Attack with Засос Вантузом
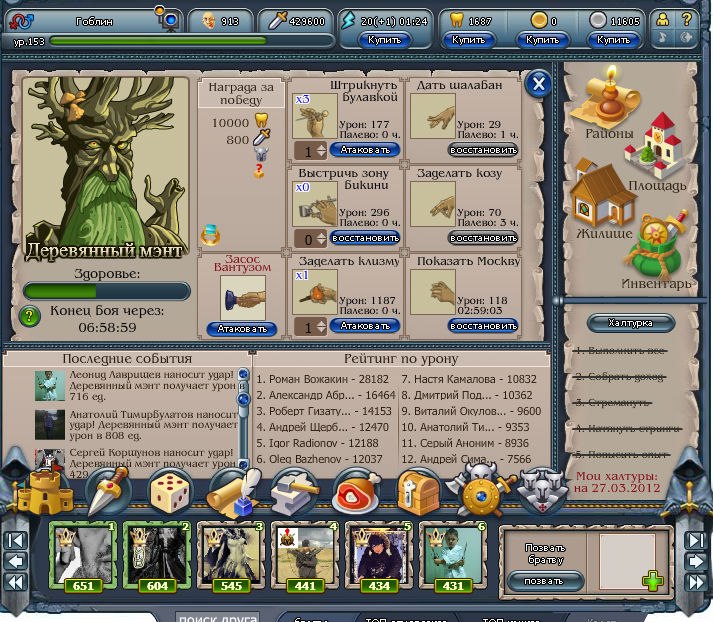Screen dimensions: 713x622 243,329
